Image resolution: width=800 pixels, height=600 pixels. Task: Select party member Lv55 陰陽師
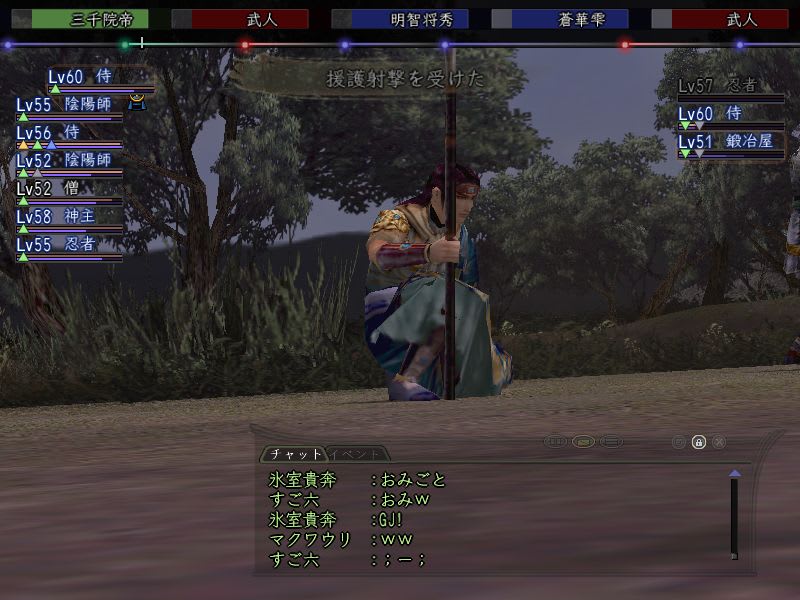coord(68,104)
